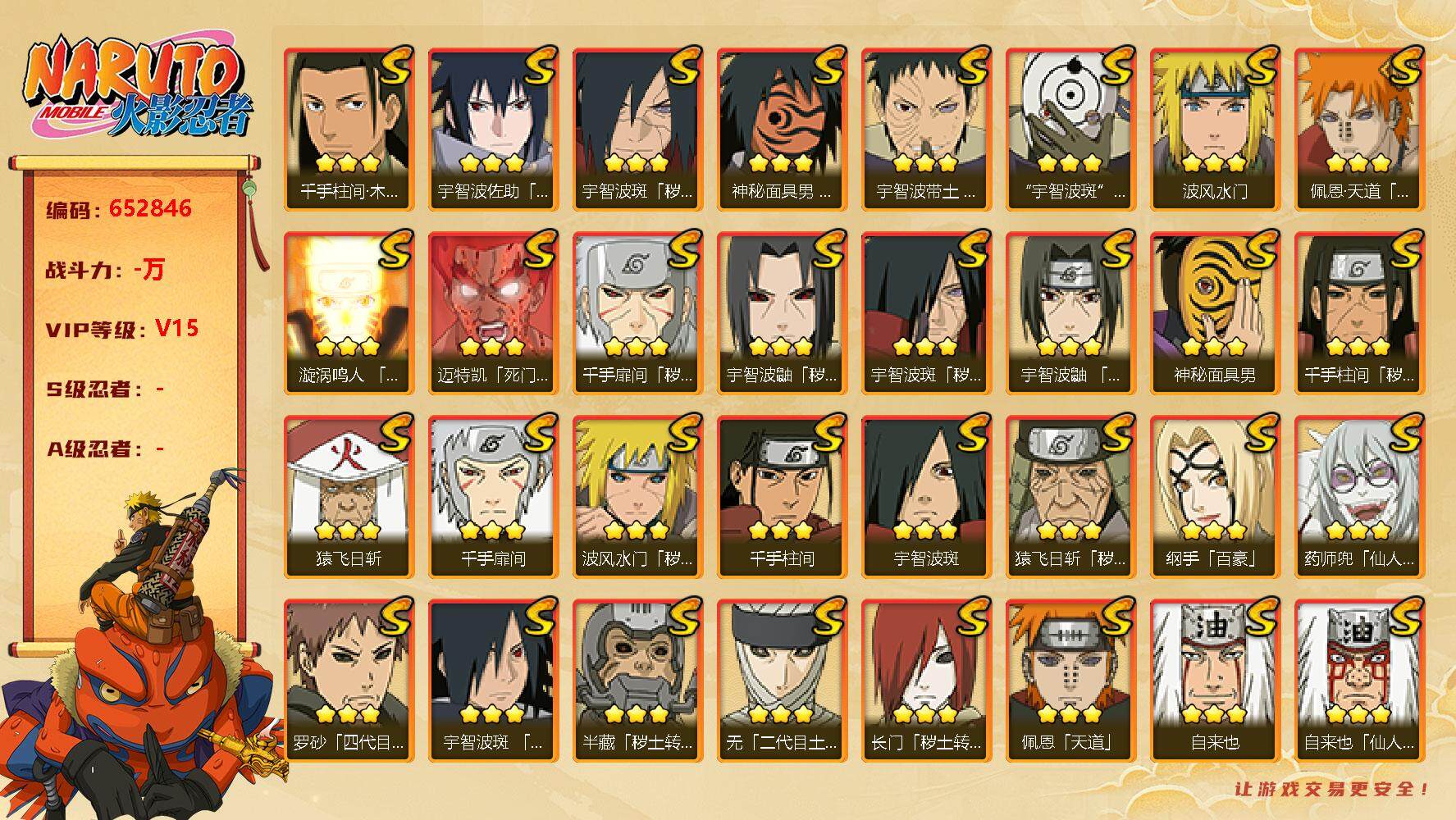
Task: Open the glowing 漩涡鸣人 card
Action: [349, 312]
